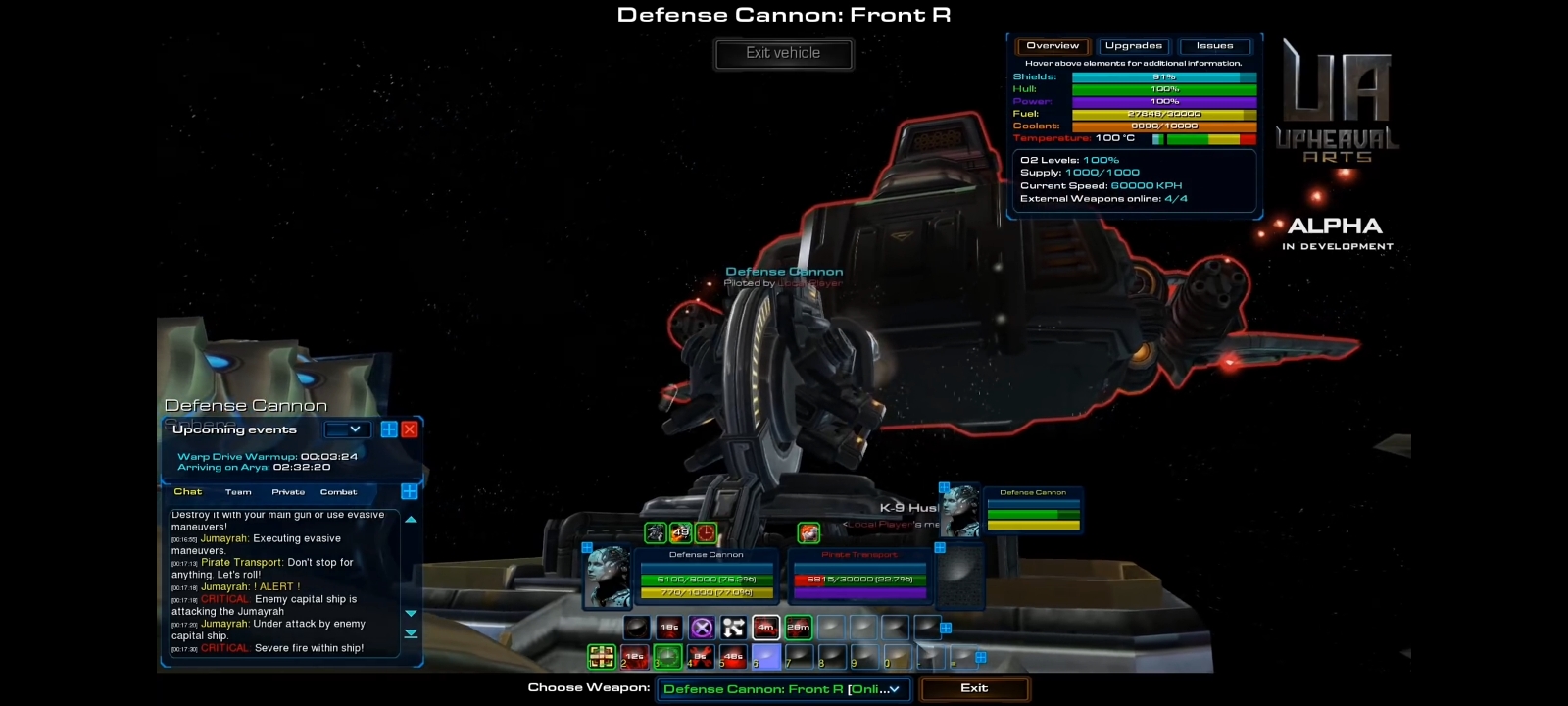The height and width of the screenshot is (706, 1568).
Task: Select the green timer ability in slot 3
Action: tap(668, 657)
